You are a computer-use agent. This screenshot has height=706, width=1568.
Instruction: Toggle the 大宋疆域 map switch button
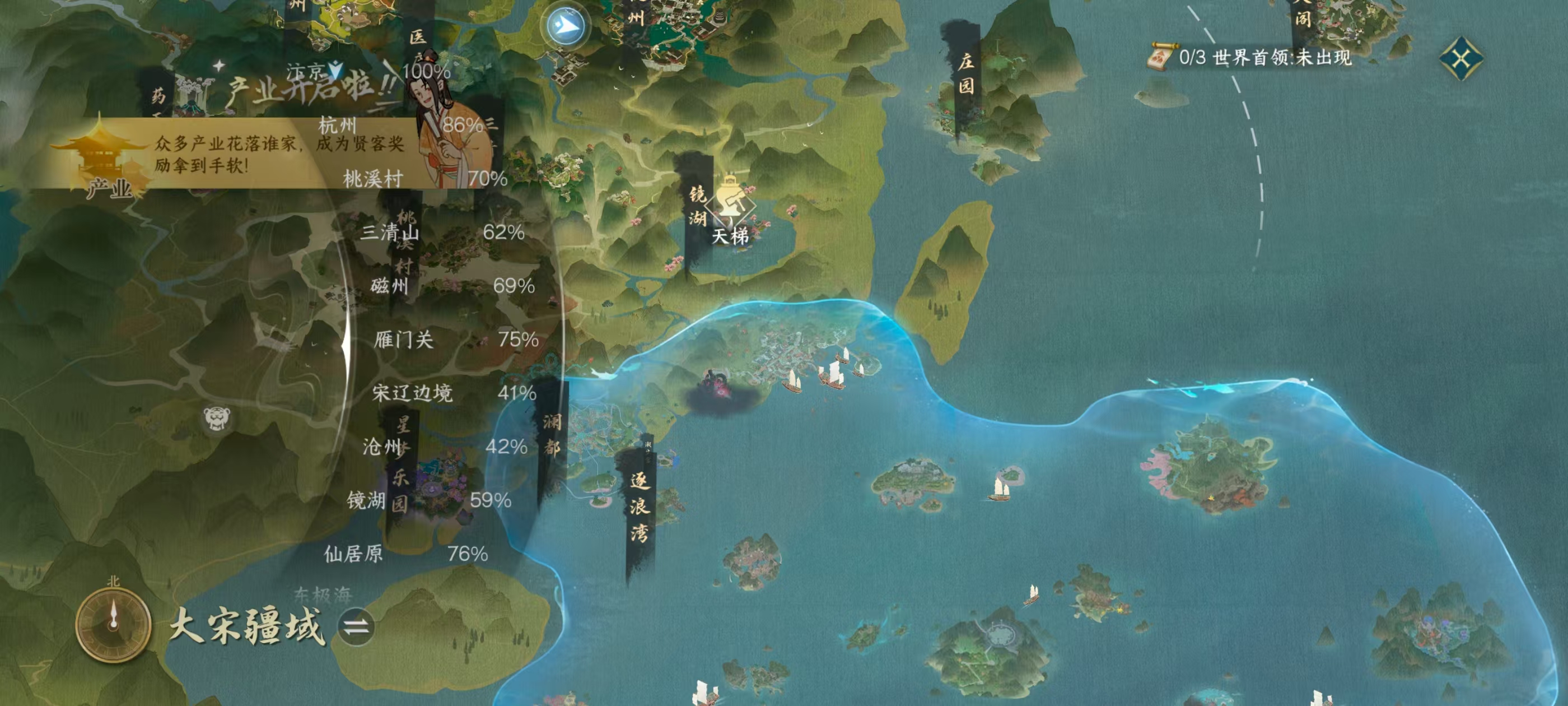pos(356,627)
